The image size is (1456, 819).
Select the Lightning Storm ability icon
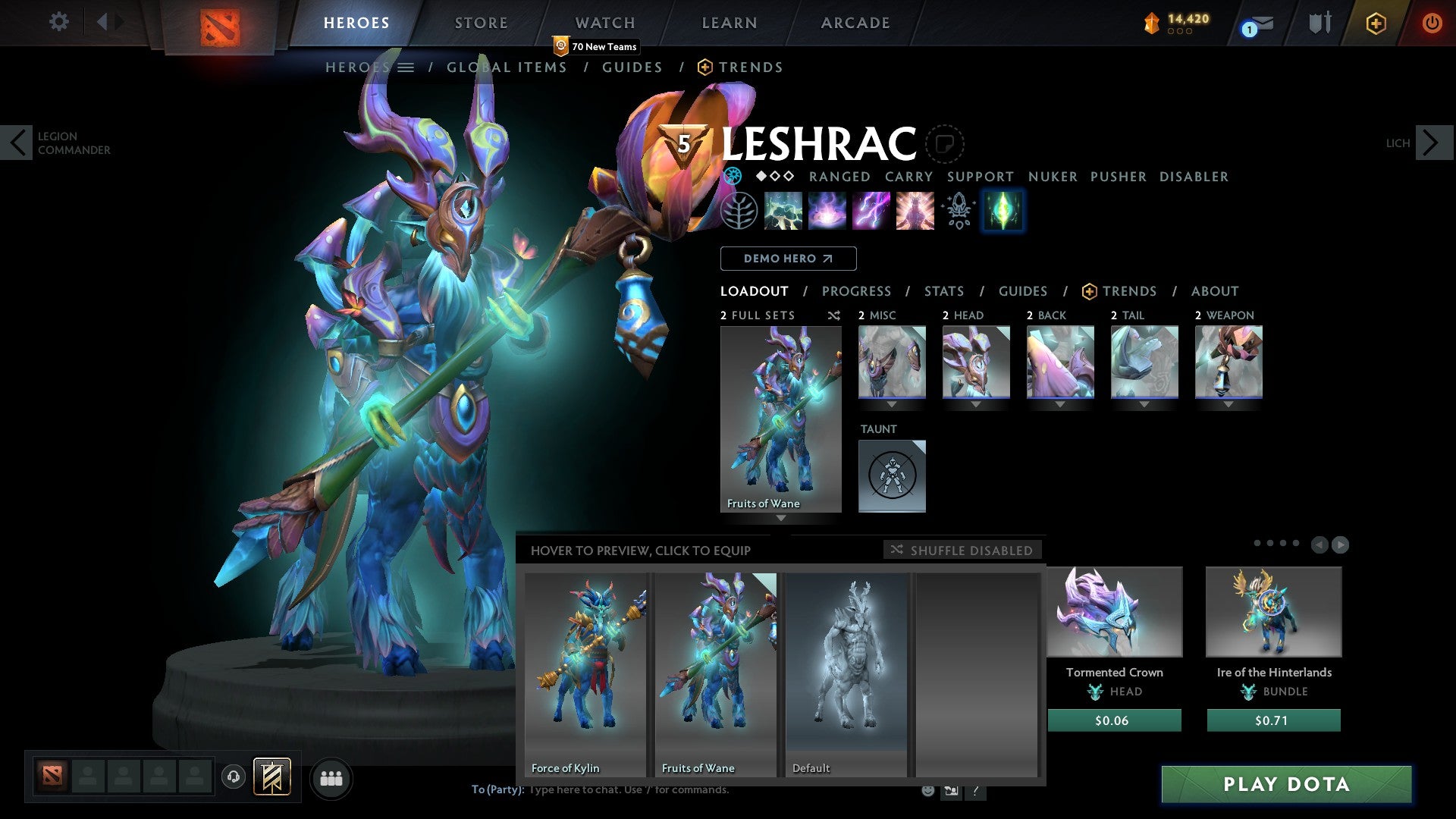pyautogui.click(x=871, y=211)
